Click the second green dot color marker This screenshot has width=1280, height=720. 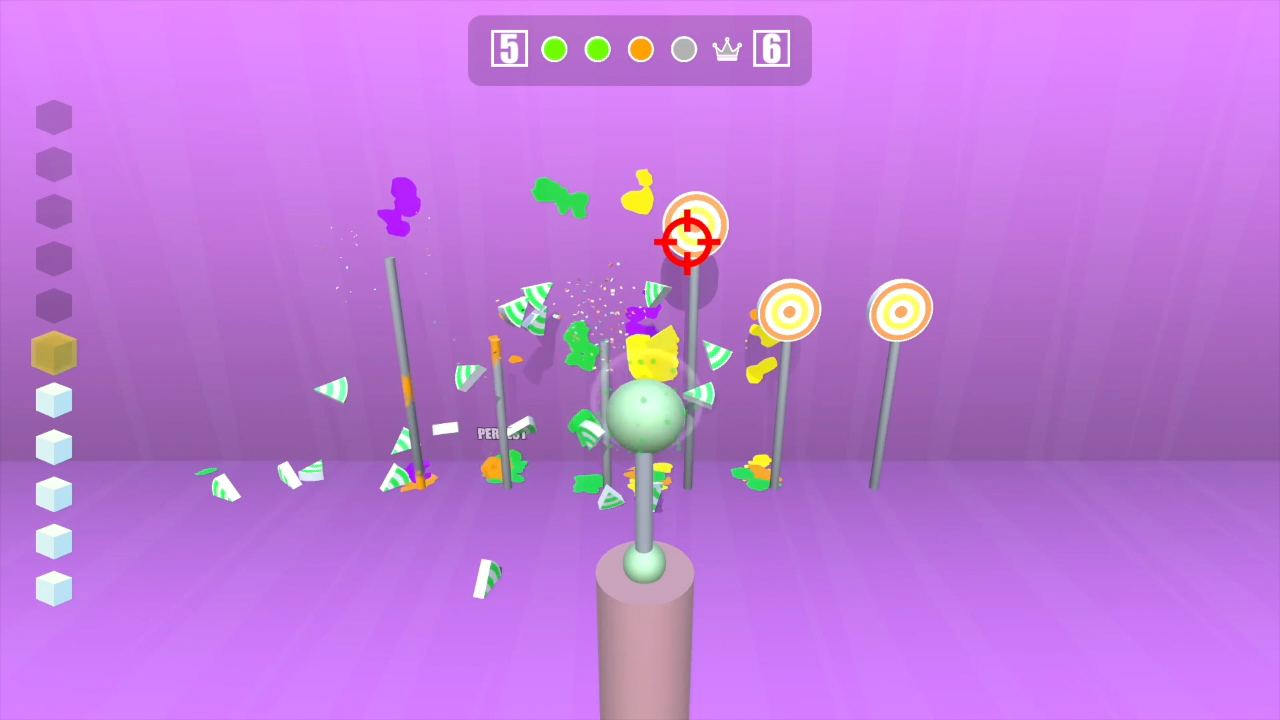click(597, 49)
